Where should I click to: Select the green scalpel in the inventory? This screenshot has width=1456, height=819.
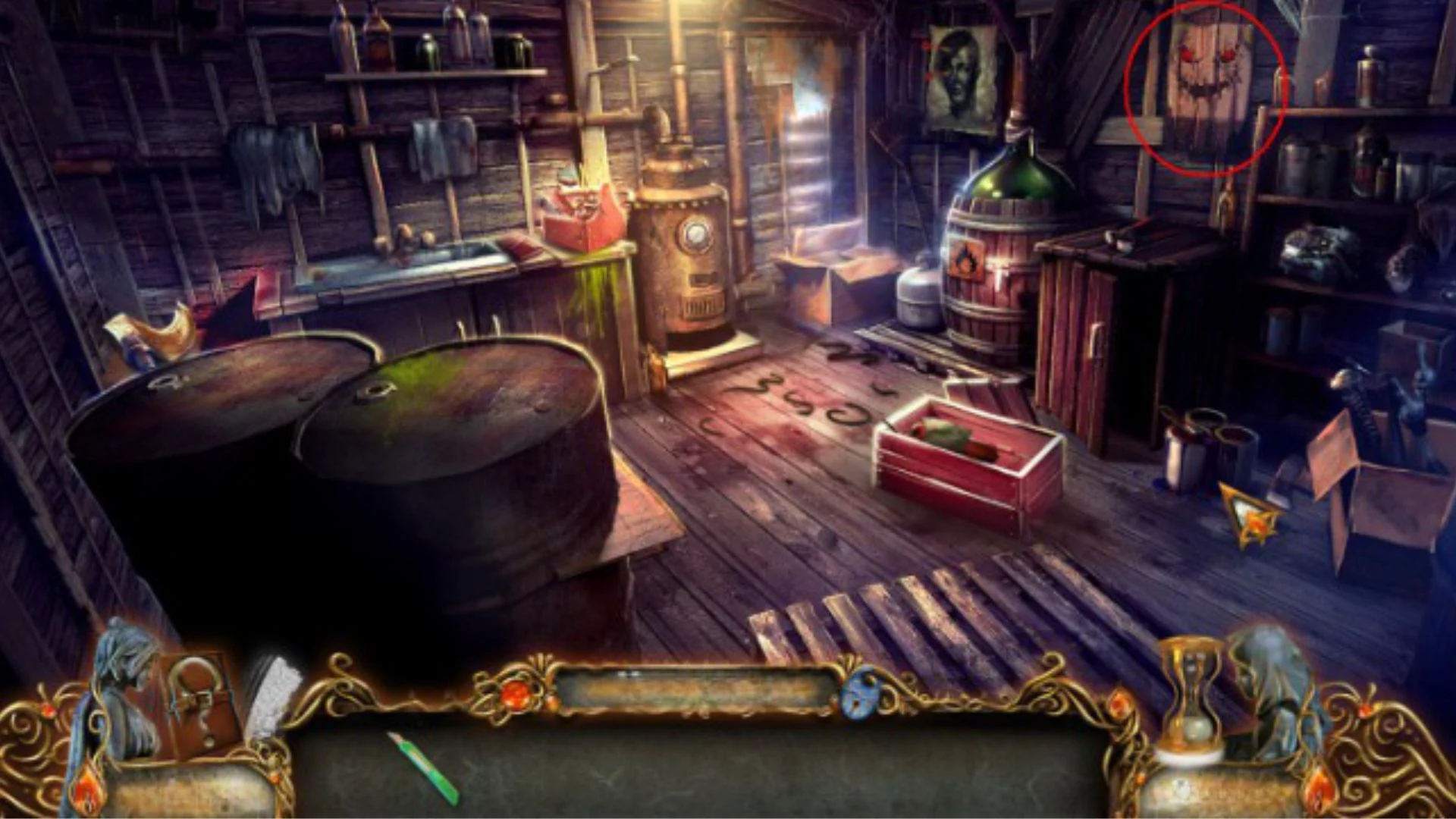(x=422, y=767)
